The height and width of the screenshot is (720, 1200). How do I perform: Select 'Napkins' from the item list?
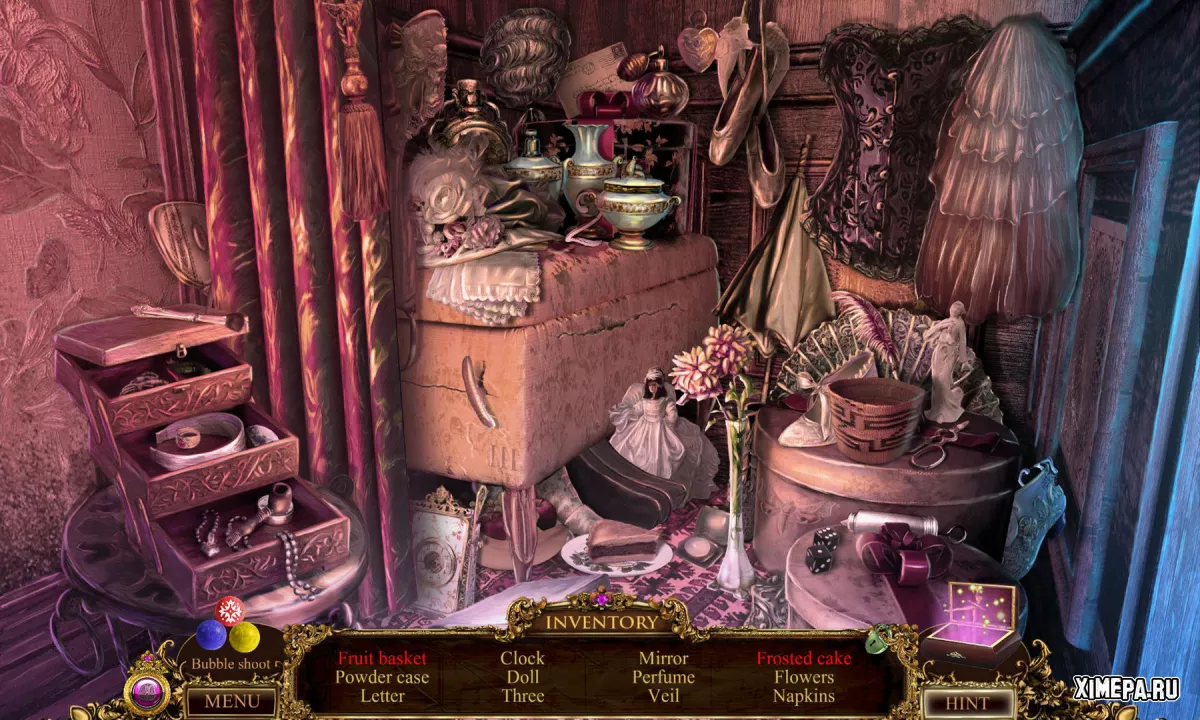[x=804, y=696]
